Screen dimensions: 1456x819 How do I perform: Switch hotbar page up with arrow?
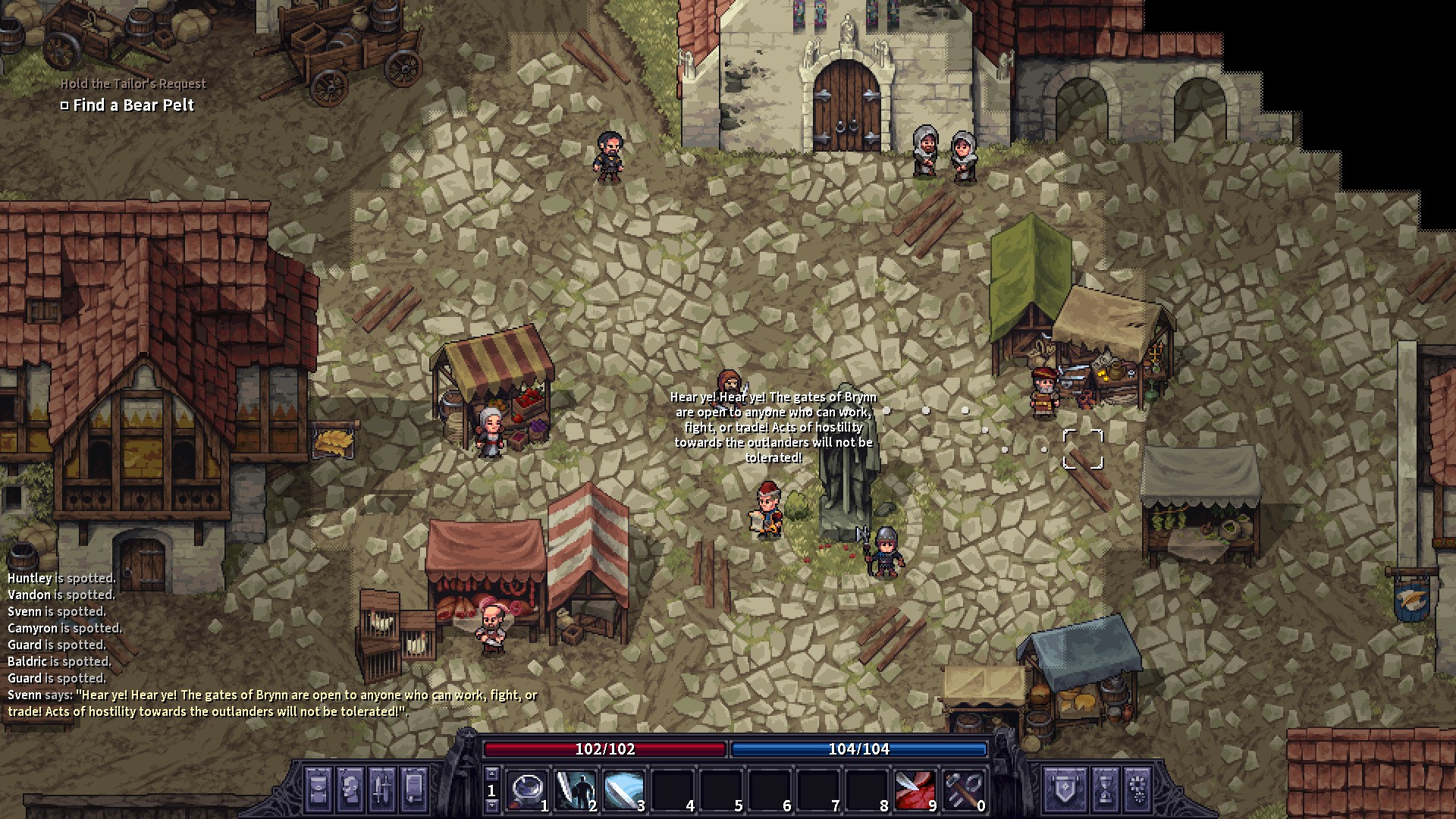click(491, 774)
